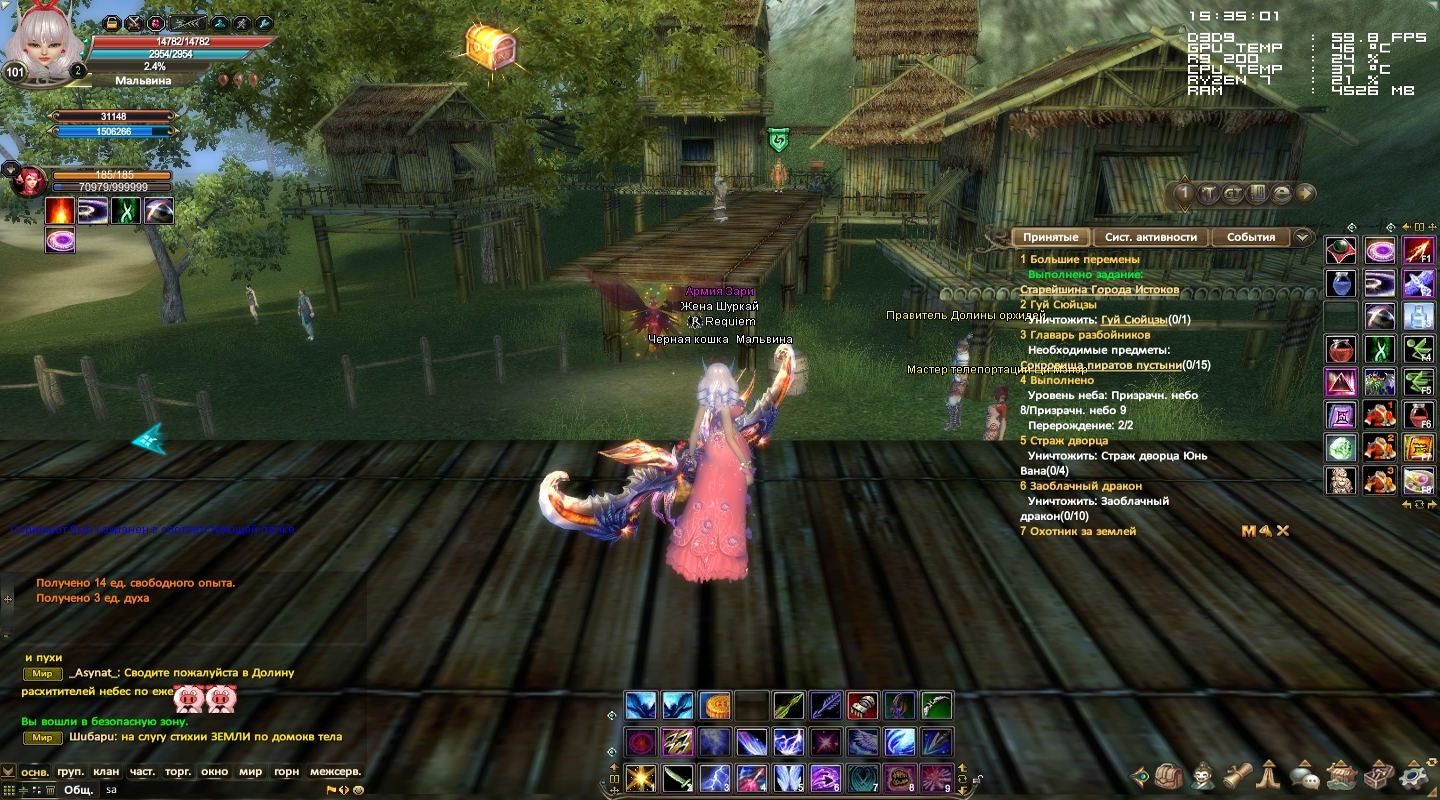Screen dimensions: 1440x800
Task: Expand the quest tracker dropdown arrow
Action: coord(1302,237)
